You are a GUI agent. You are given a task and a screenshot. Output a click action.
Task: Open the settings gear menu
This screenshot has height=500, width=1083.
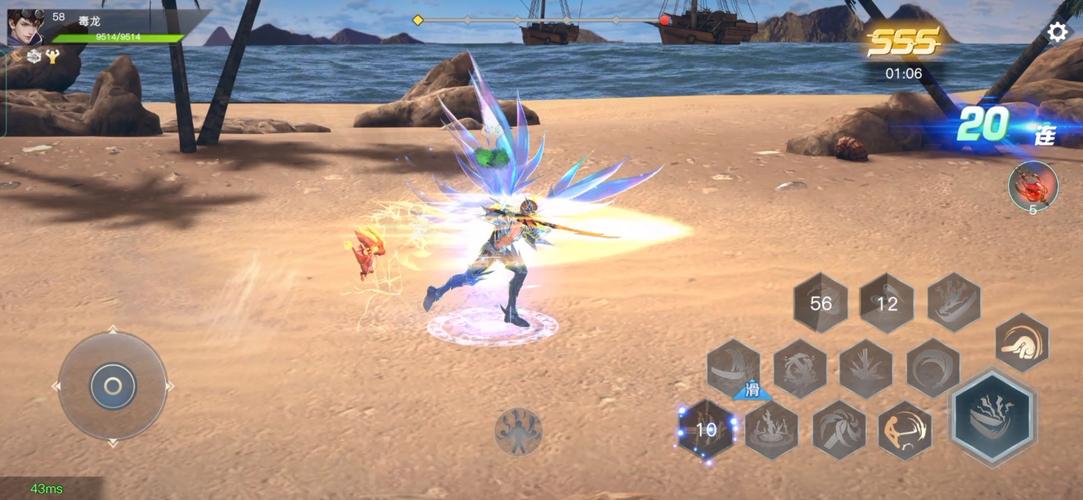(1057, 32)
